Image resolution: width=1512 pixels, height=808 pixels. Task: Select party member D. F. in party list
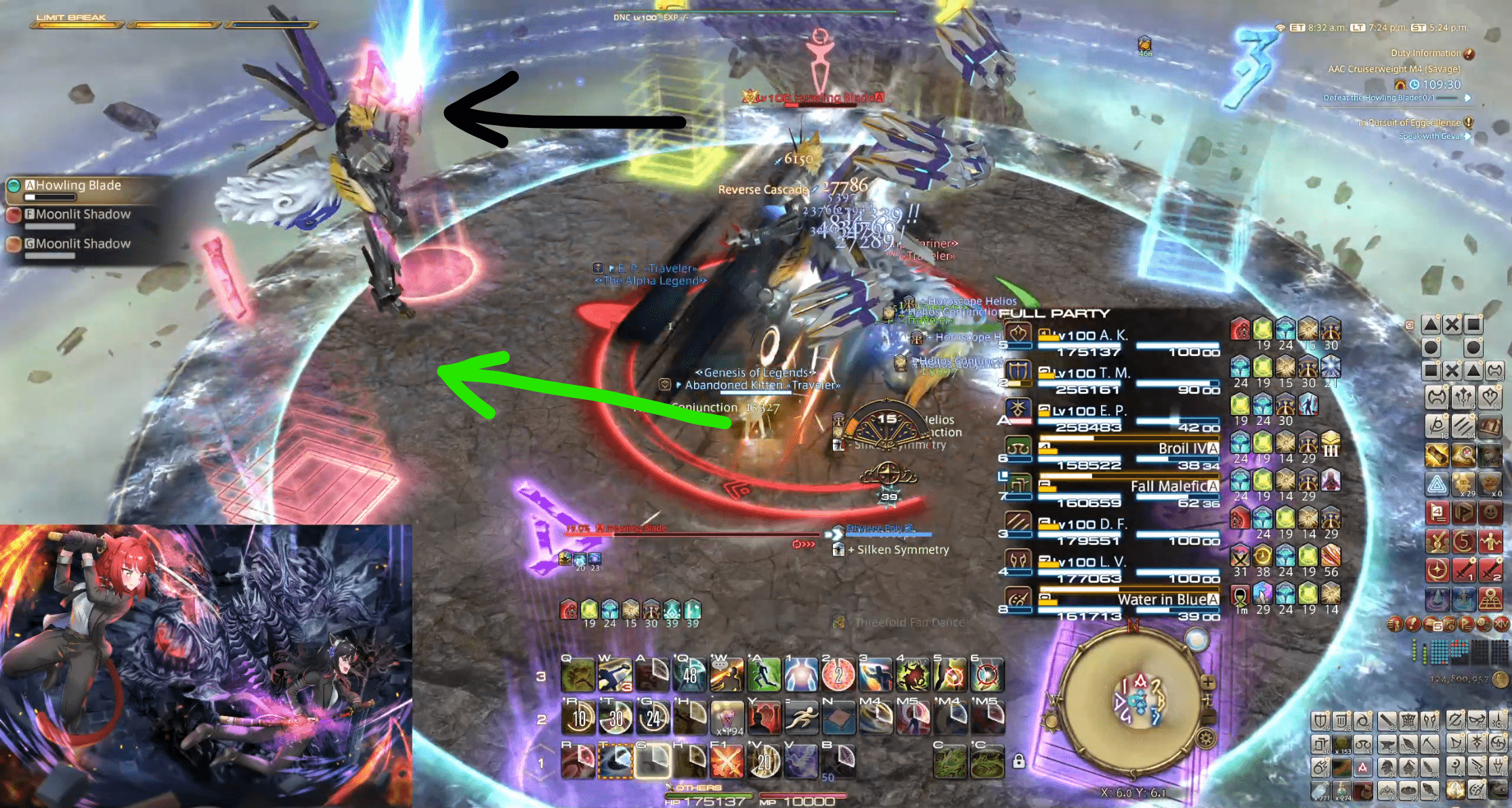pos(1110,525)
